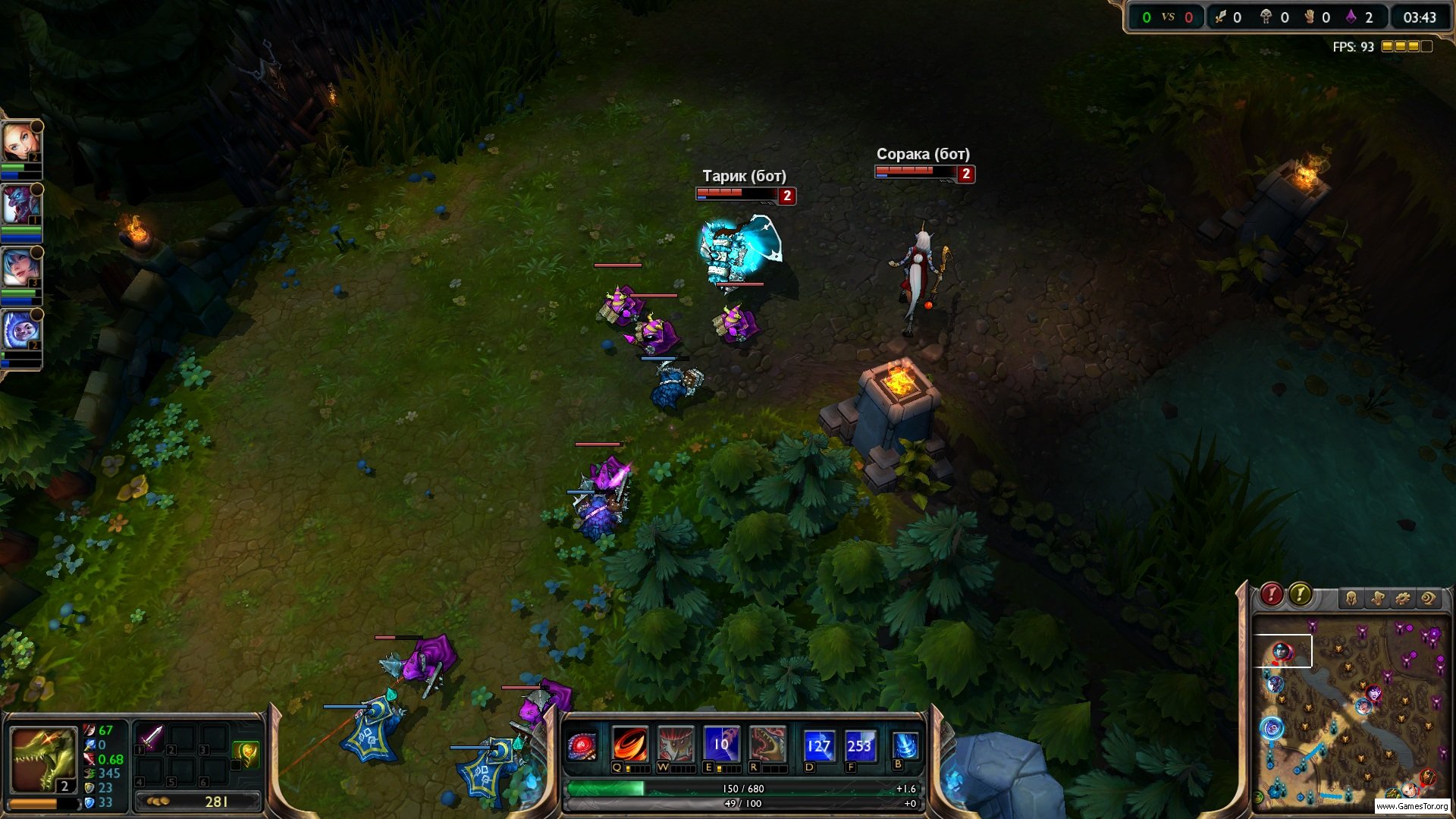The height and width of the screenshot is (819, 1456).
Task: Select the sword item in slot 1
Action: (151, 736)
